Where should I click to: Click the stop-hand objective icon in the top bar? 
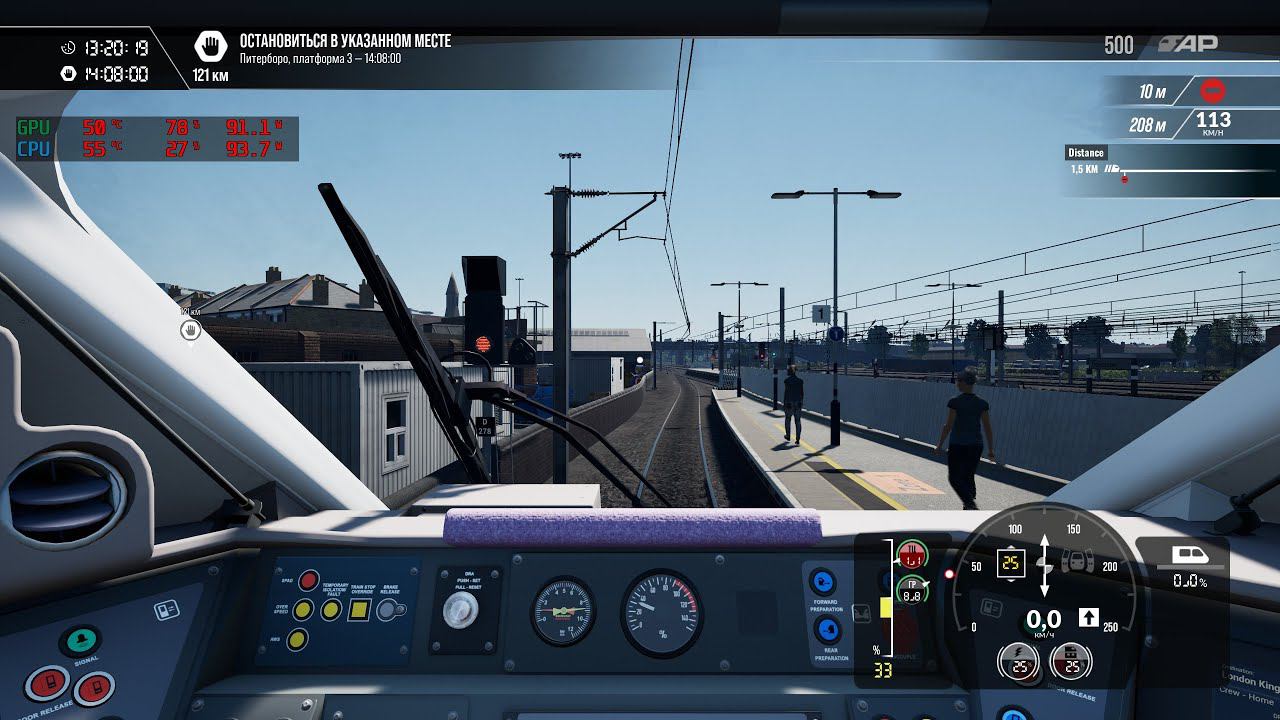(210, 42)
